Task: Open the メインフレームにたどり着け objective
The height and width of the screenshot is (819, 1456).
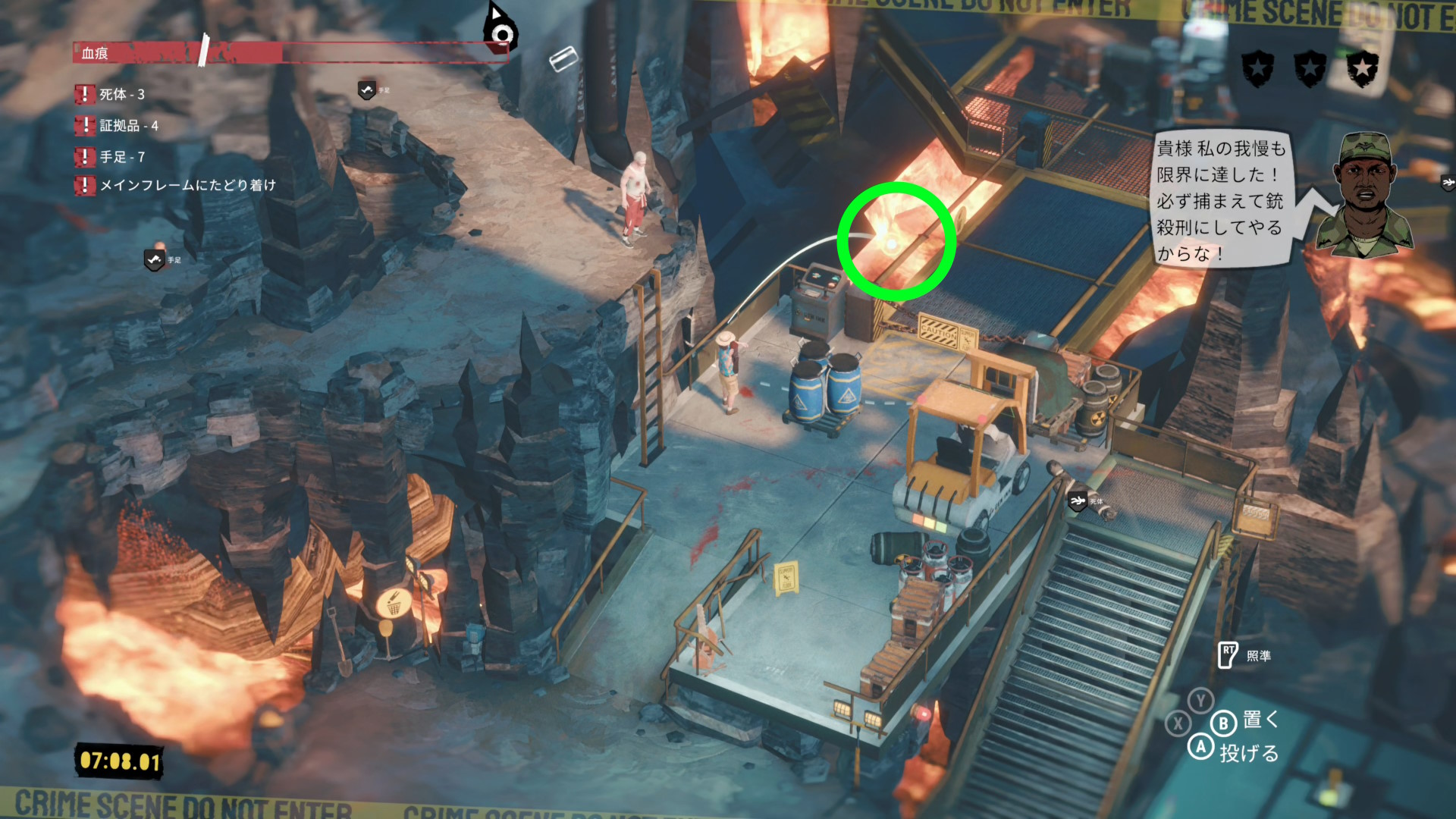Action: pyautogui.click(x=187, y=185)
